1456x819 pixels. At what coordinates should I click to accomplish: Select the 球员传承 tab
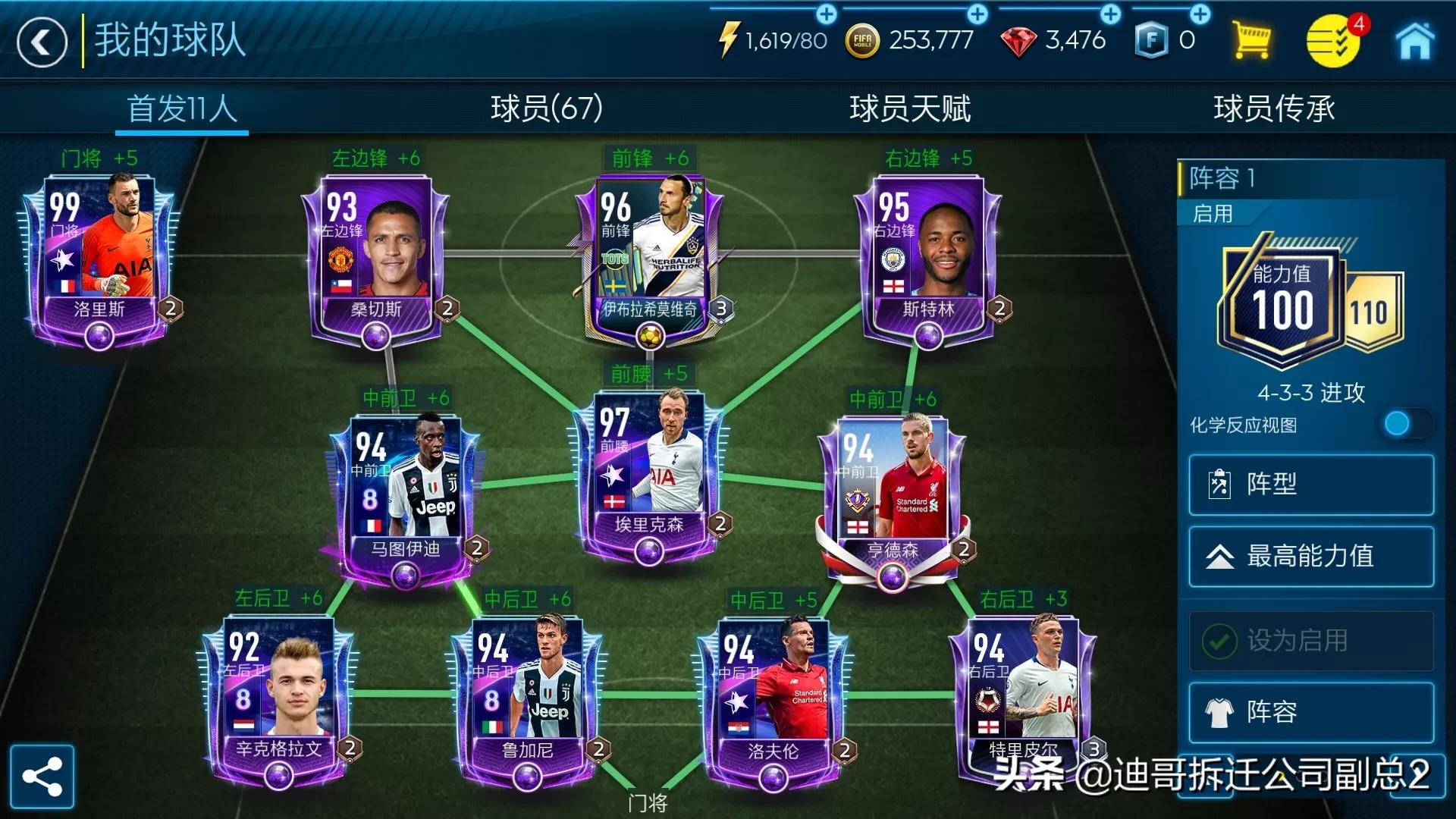(1273, 108)
